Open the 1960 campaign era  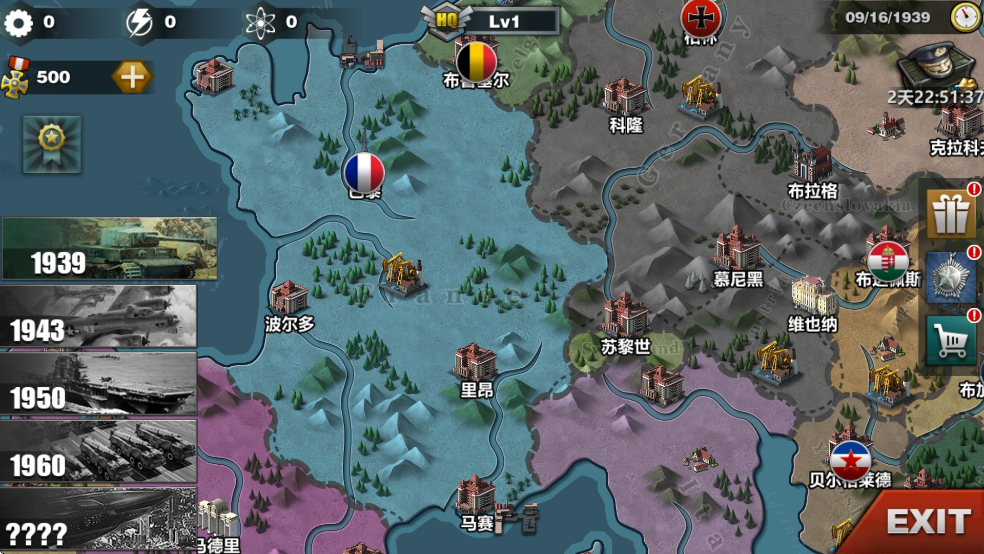[x=98, y=451]
